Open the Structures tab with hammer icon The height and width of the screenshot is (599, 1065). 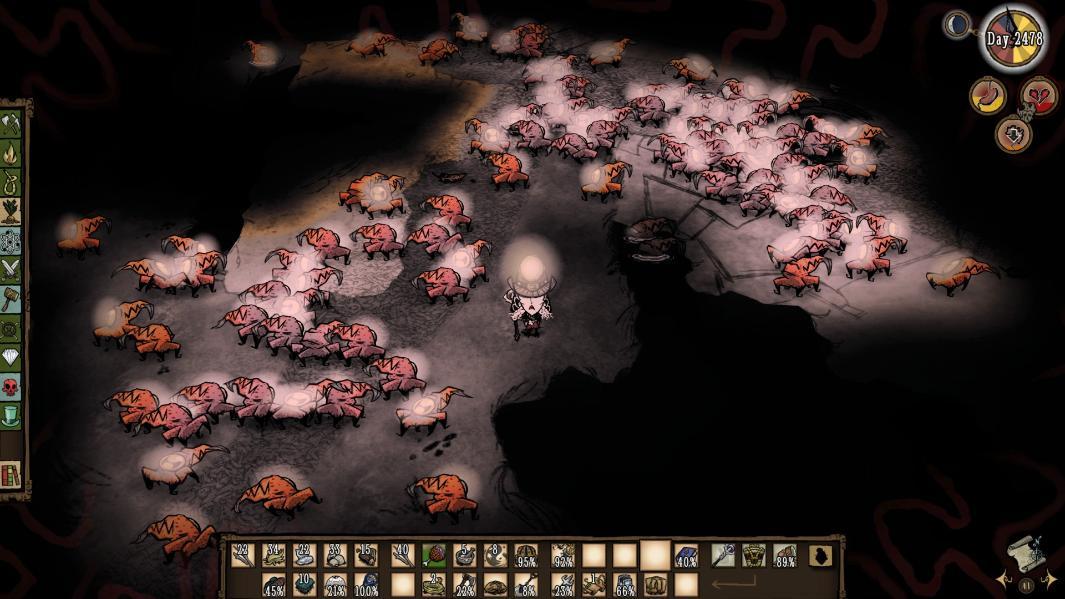11,298
